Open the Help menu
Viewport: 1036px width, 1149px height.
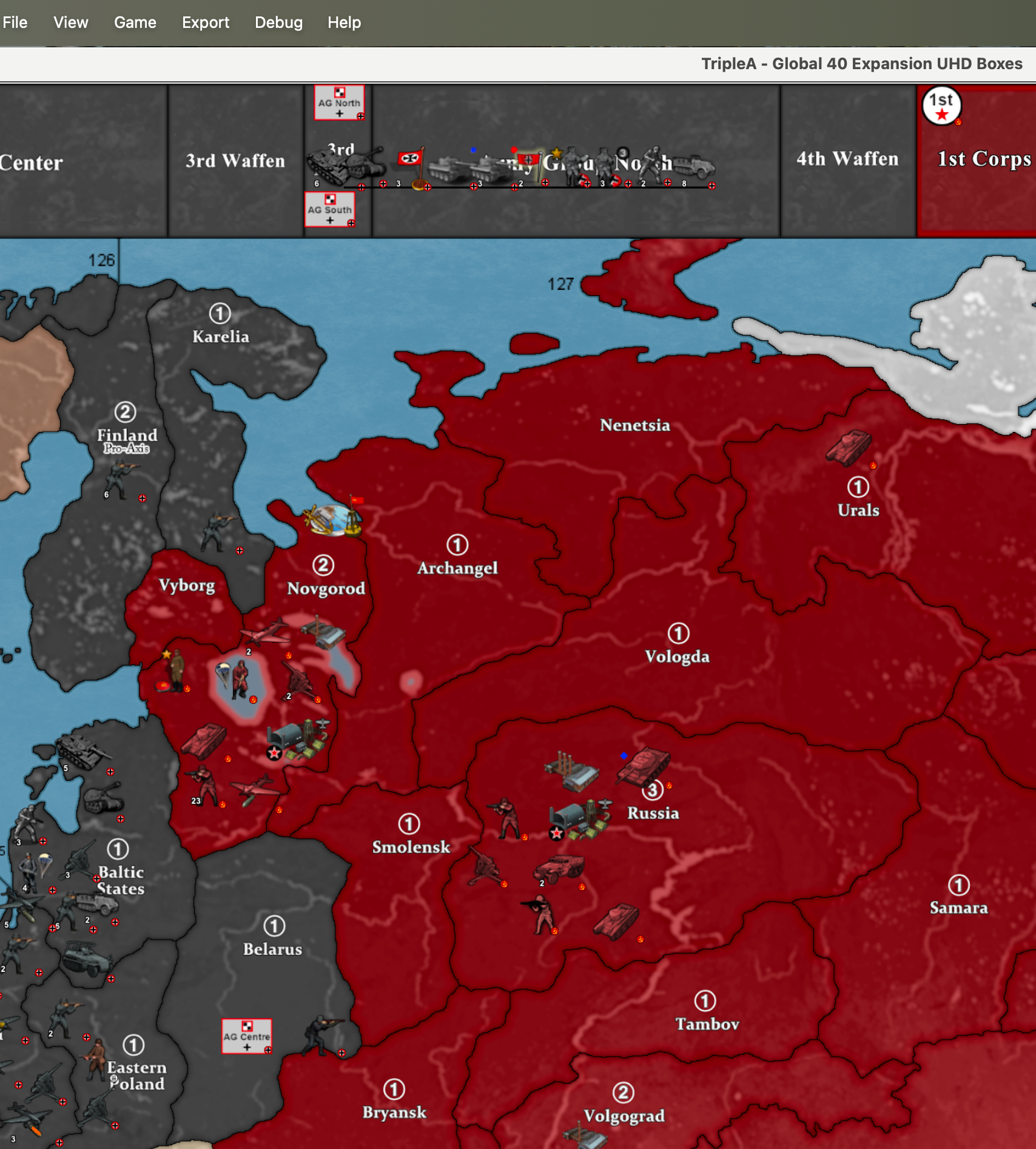tap(344, 22)
